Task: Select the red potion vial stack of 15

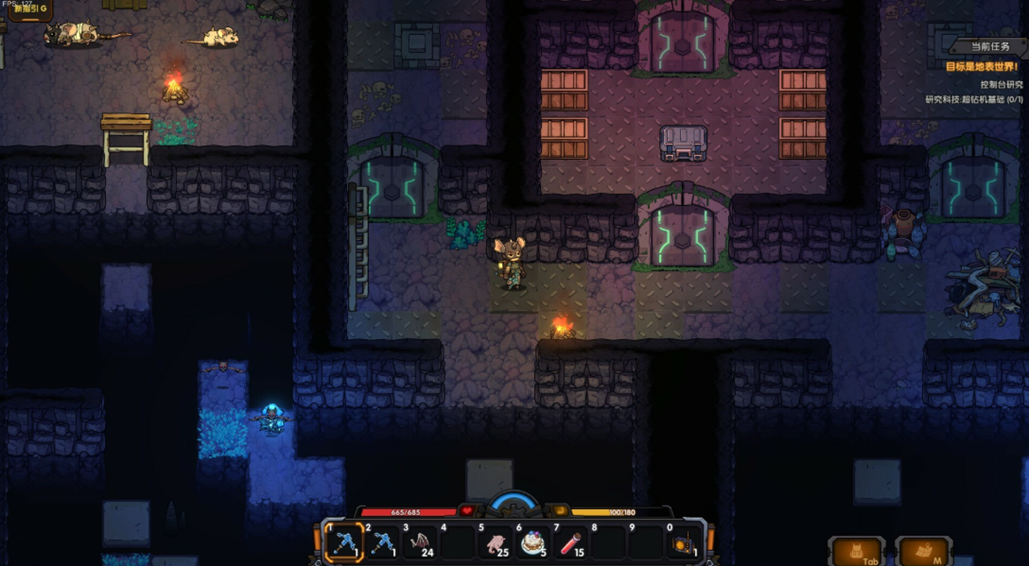Action: click(571, 544)
